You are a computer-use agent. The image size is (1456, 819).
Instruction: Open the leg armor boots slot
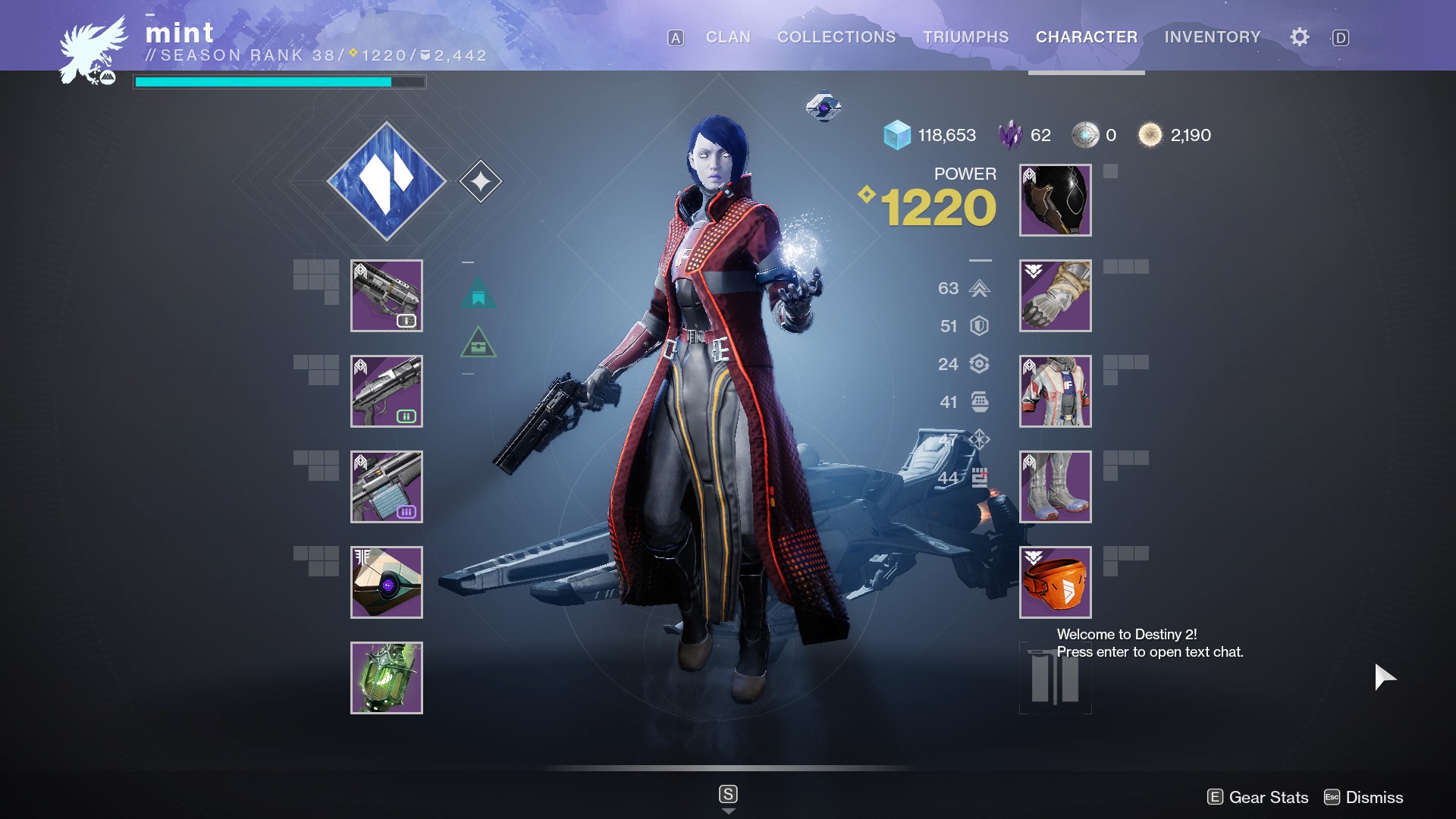(1055, 487)
